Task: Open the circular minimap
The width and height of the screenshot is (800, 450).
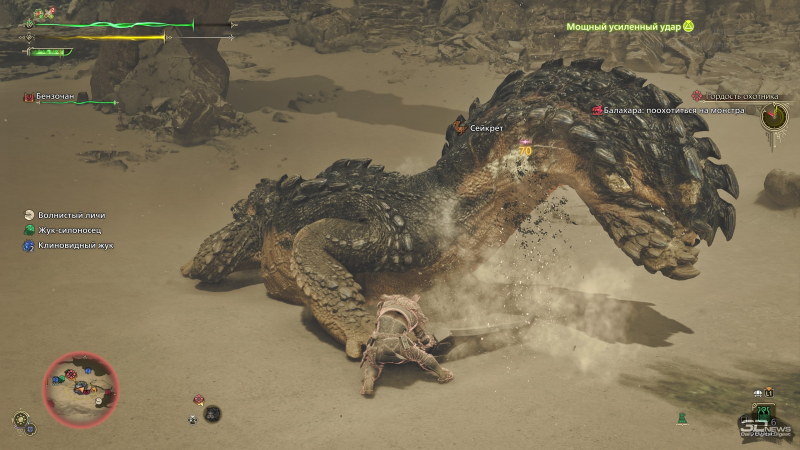Action: click(x=80, y=389)
